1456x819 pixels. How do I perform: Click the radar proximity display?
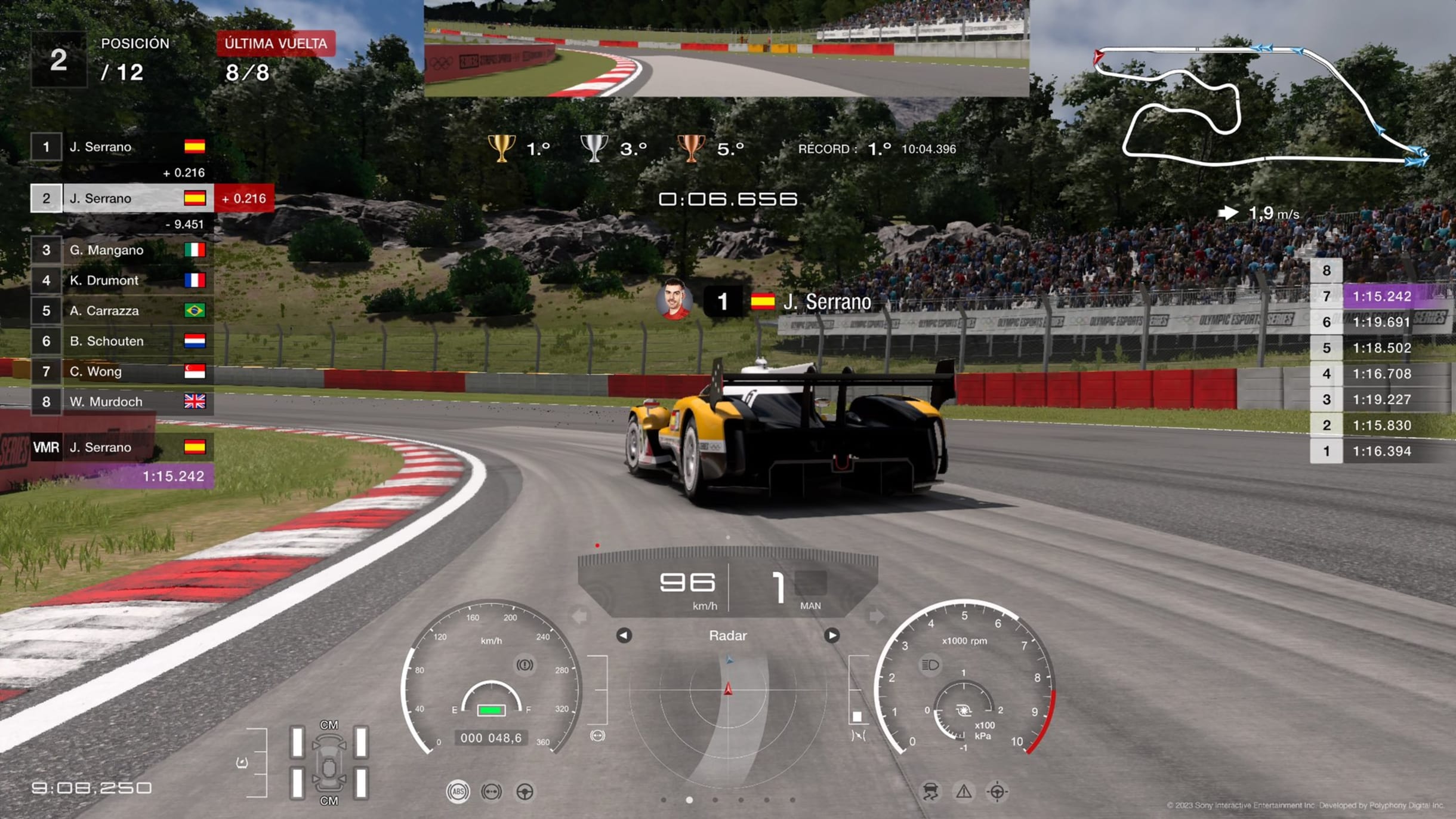click(728, 710)
